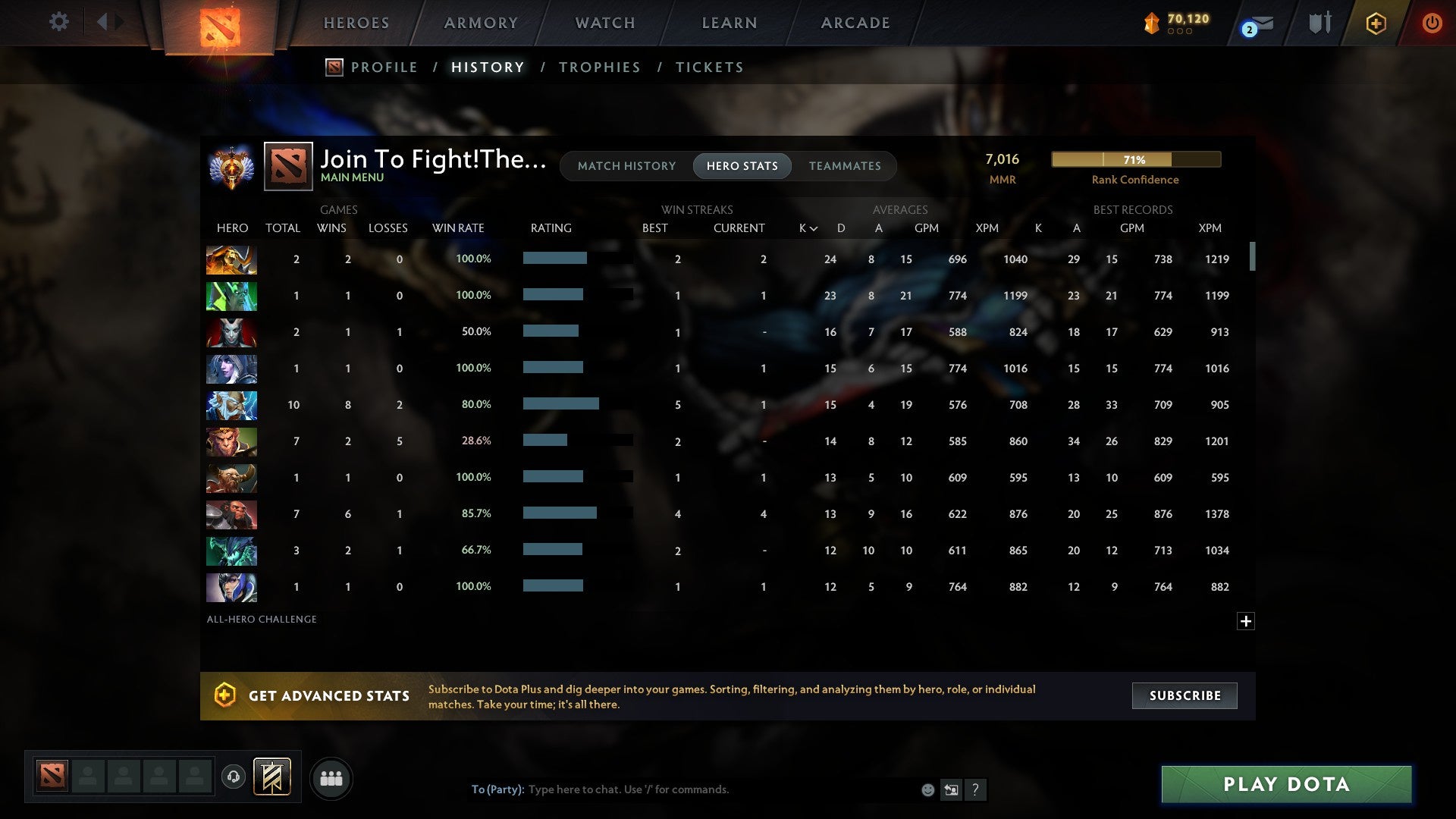Click the battle pass banner icon near party slots
1456x819 pixels.
271,777
